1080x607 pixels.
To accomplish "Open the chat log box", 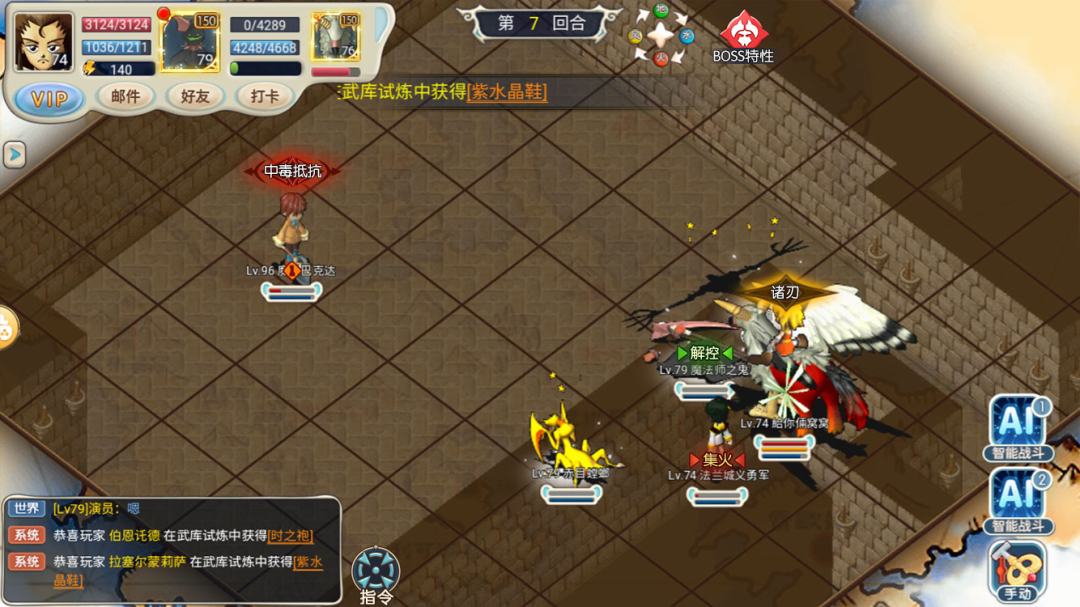I will coord(172,549).
